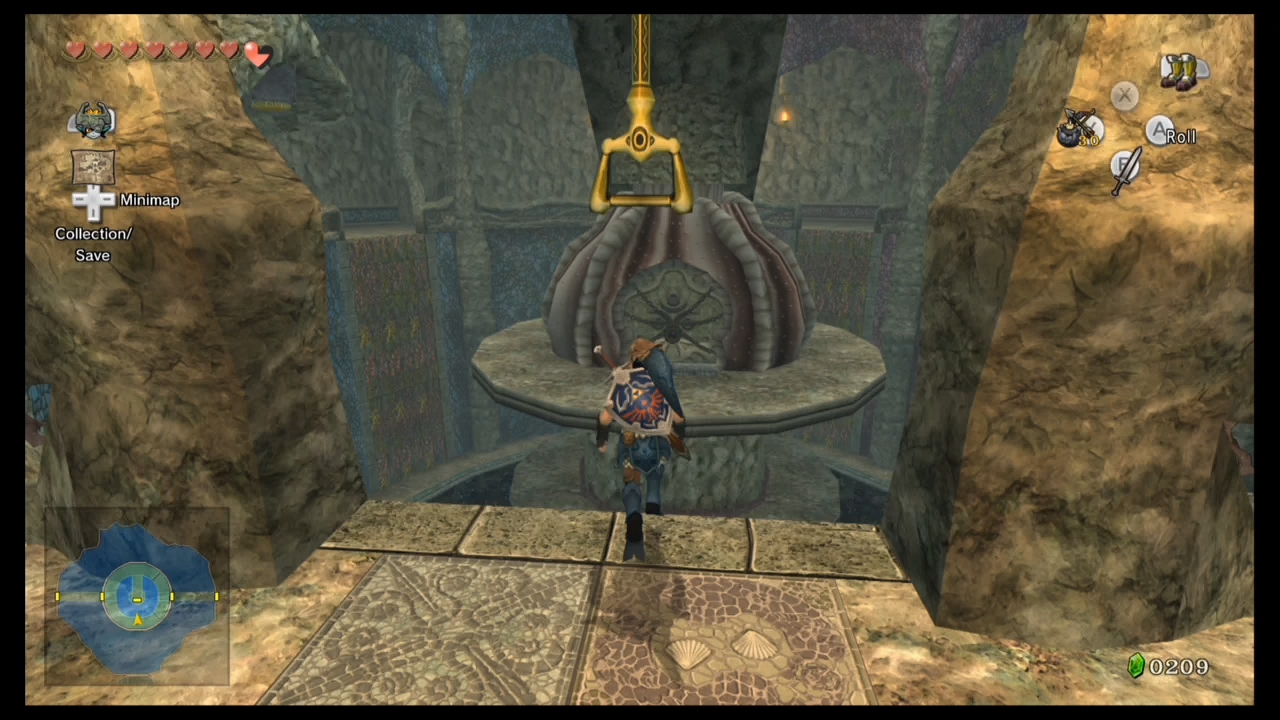Click the green rupee icon near the counter
The image size is (1280, 720).
pos(1136,666)
